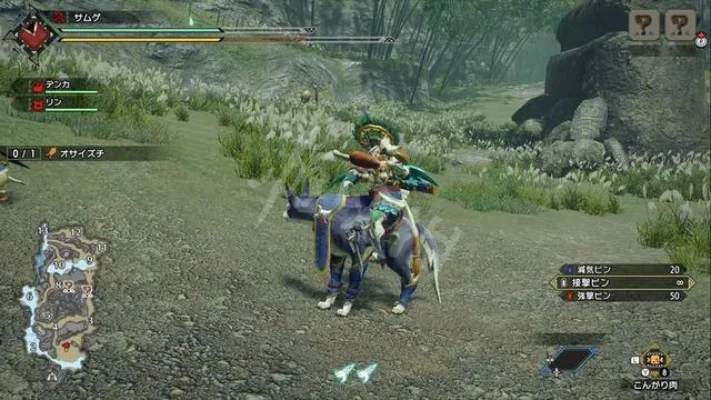Click the second unknown monster icon
The width and height of the screenshot is (711, 400).
pyautogui.click(x=680, y=25)
